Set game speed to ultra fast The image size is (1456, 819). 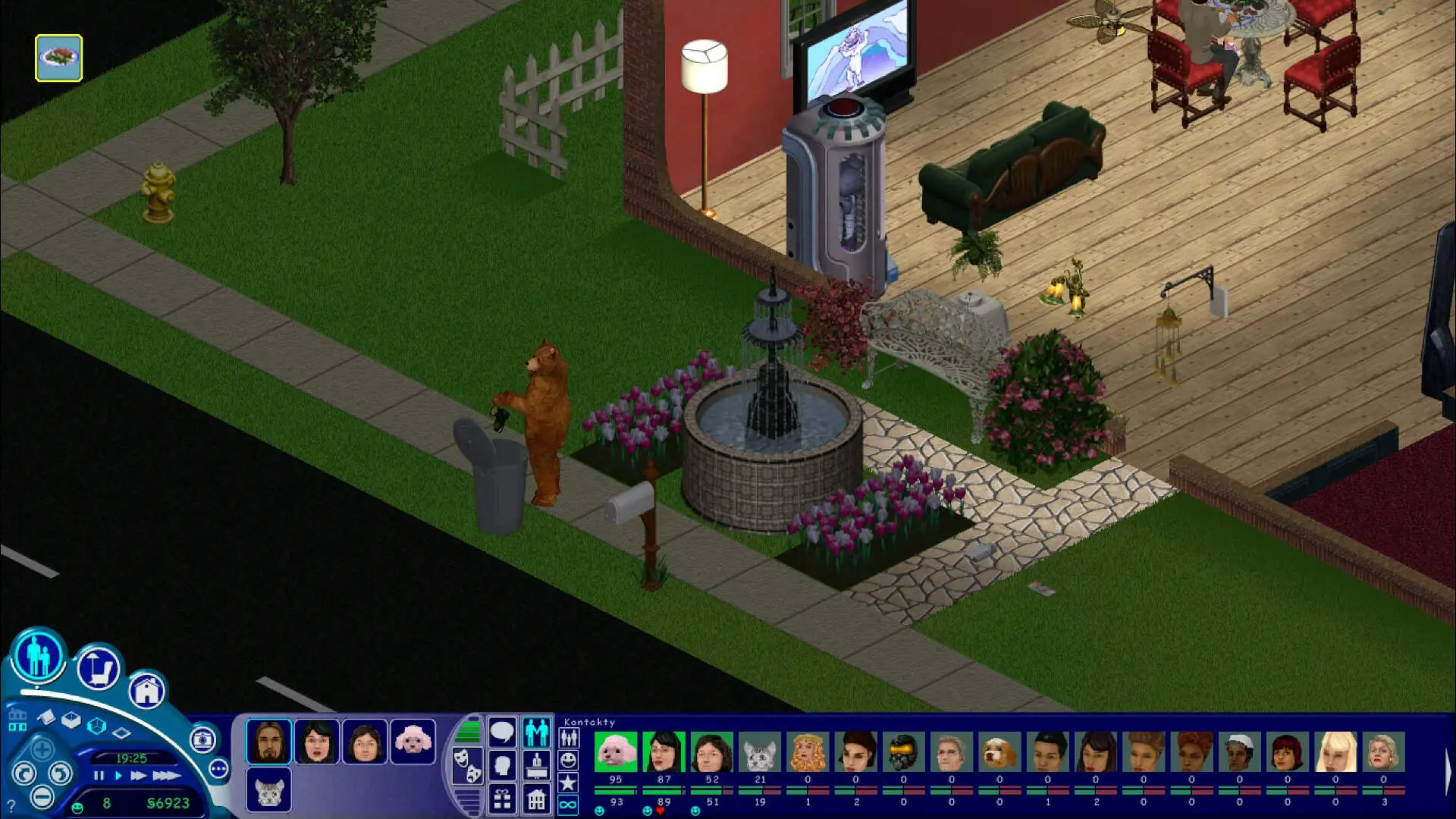[x=166, y=776]
